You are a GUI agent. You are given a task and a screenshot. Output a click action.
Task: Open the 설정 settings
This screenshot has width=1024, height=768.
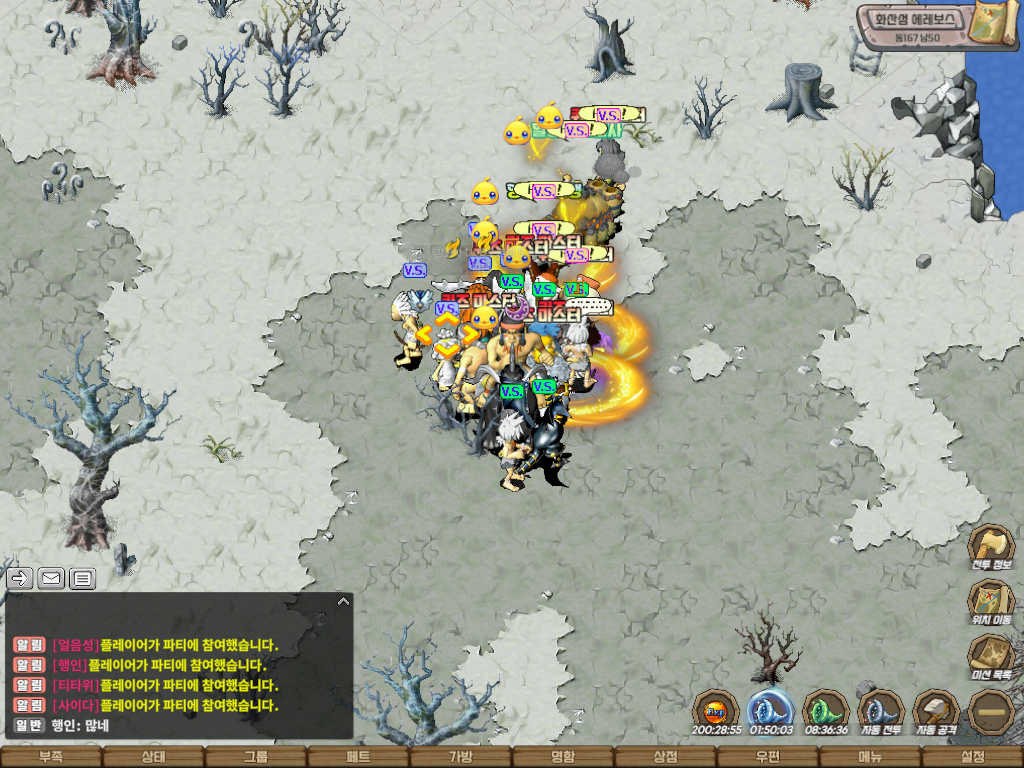click(972, 757)
